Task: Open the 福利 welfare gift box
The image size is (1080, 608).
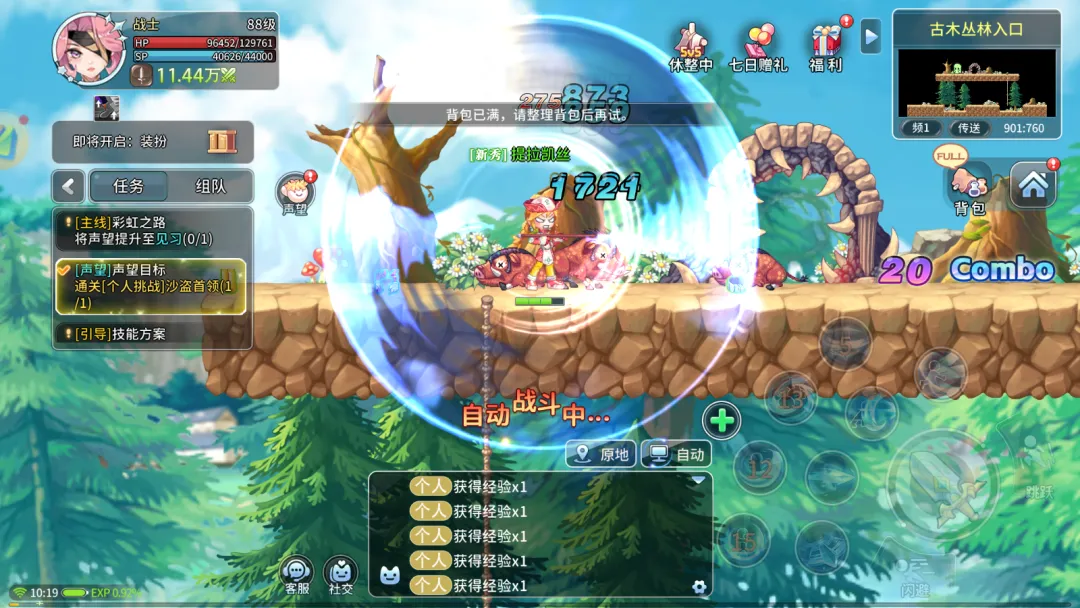Action: [x=827, y=48]
